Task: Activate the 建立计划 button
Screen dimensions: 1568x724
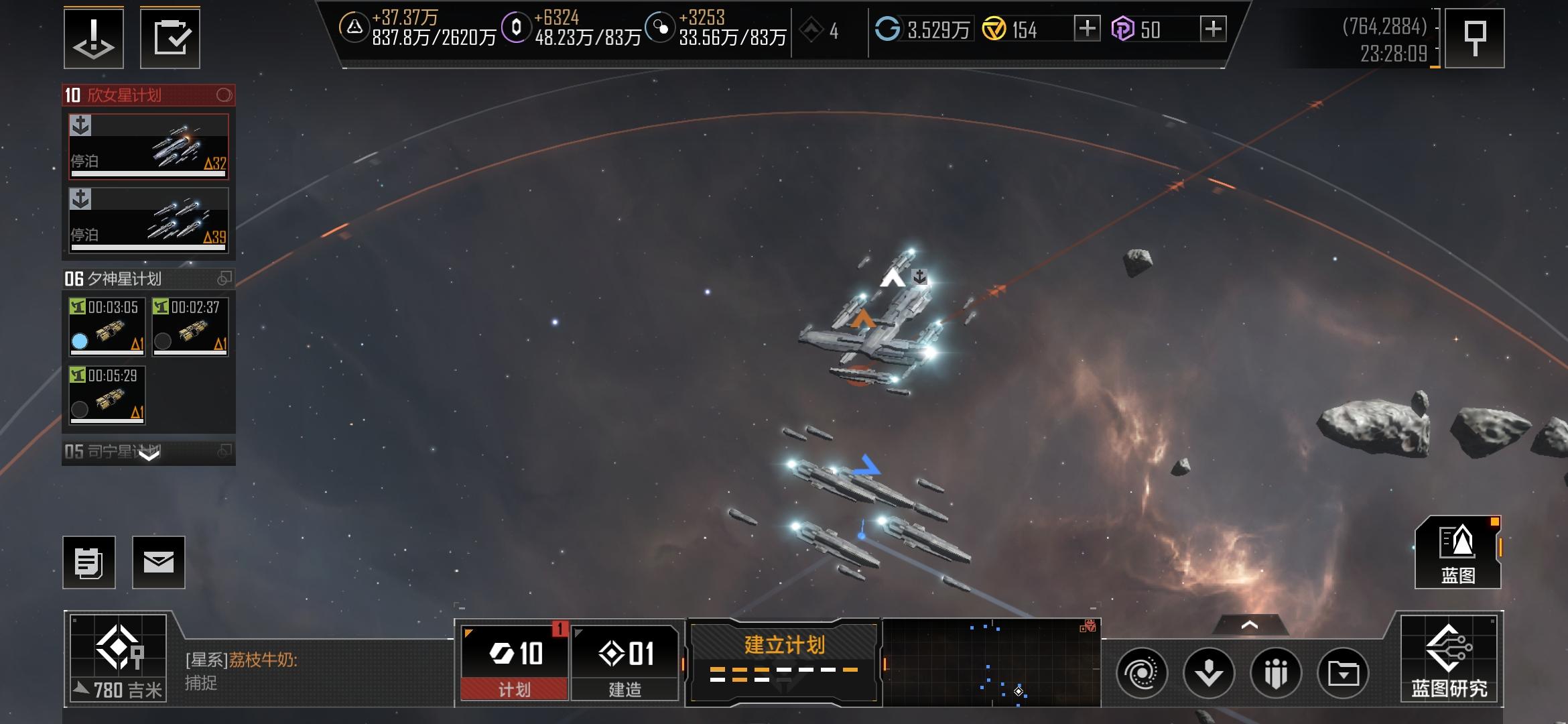Action: coord(783,661)
